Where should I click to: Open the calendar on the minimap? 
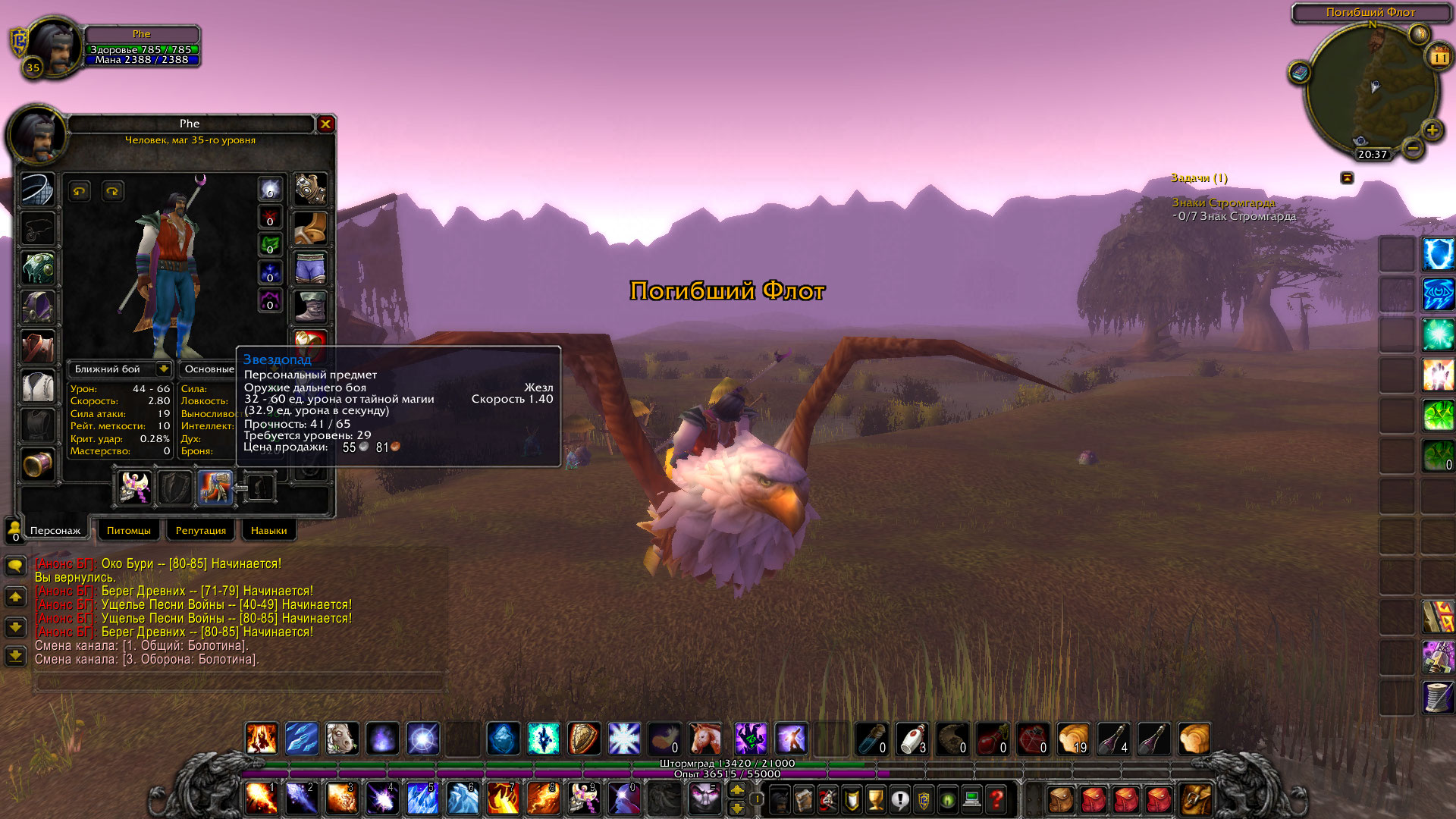click(1439, 57)
